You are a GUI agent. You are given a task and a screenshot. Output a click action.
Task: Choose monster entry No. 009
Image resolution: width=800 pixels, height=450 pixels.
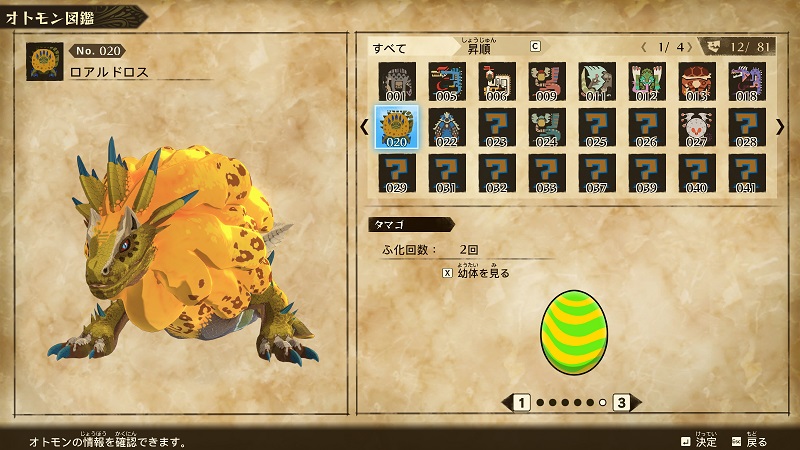547,81
